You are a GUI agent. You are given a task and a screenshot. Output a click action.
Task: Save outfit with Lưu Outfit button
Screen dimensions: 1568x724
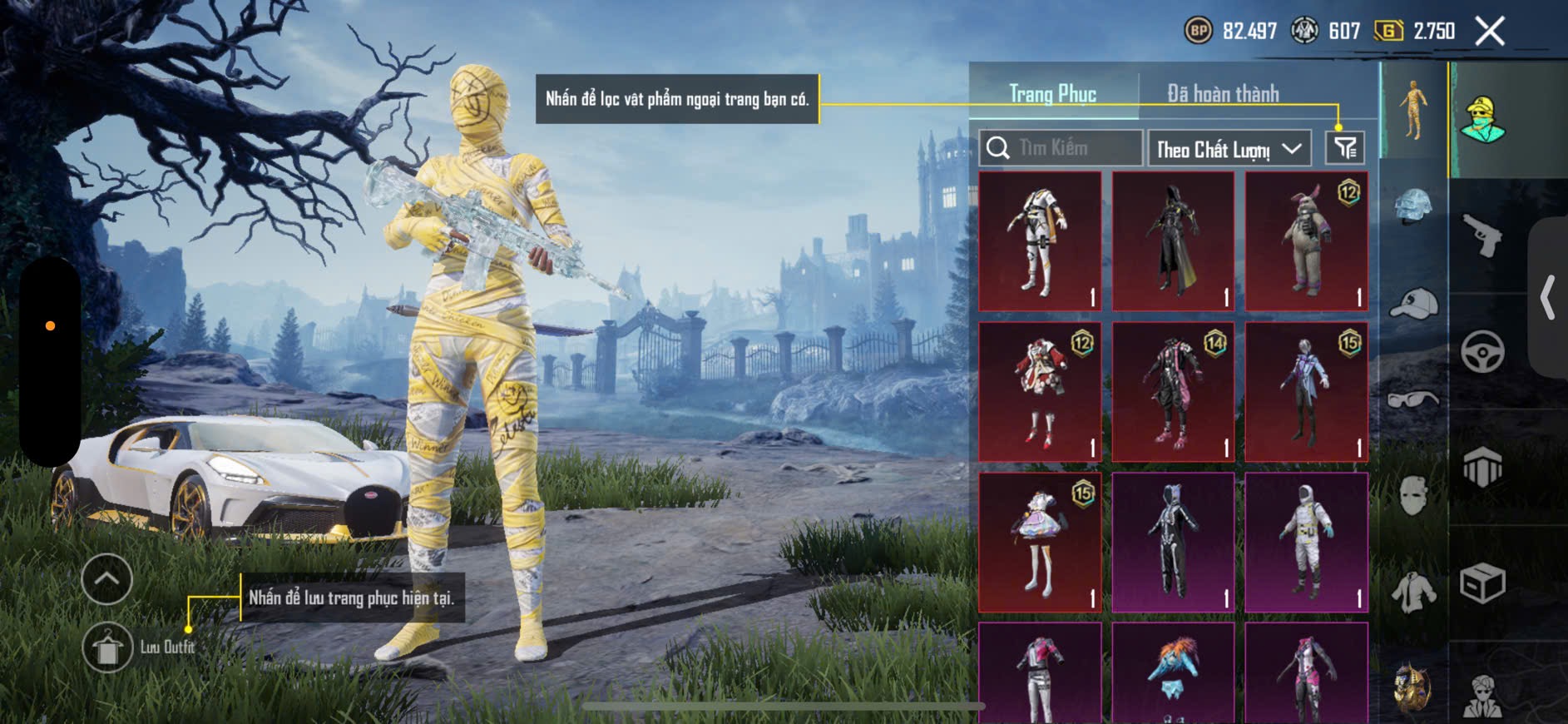click(x=107, y=647)
